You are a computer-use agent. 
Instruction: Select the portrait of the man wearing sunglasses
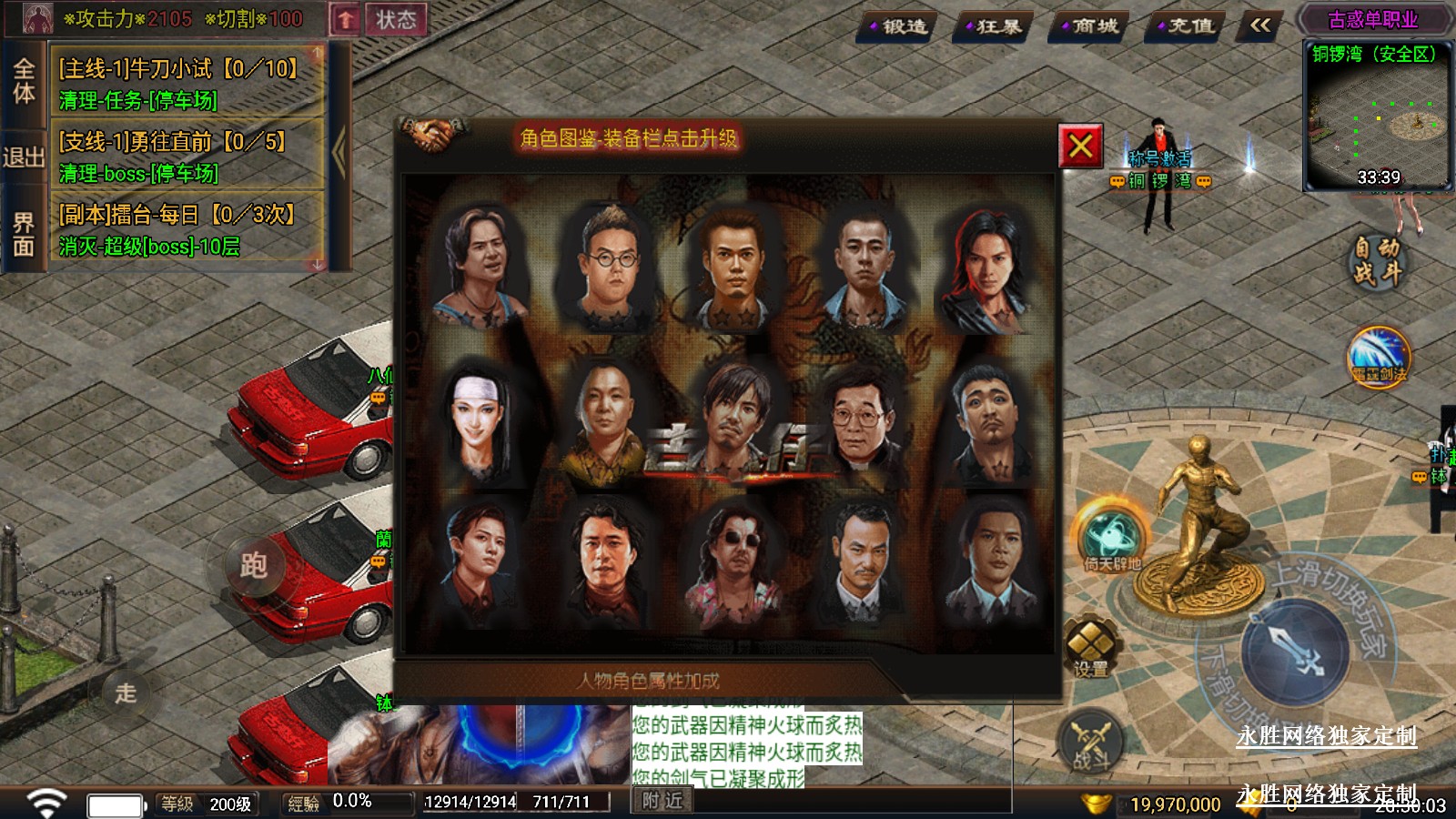tap(735, 564)
